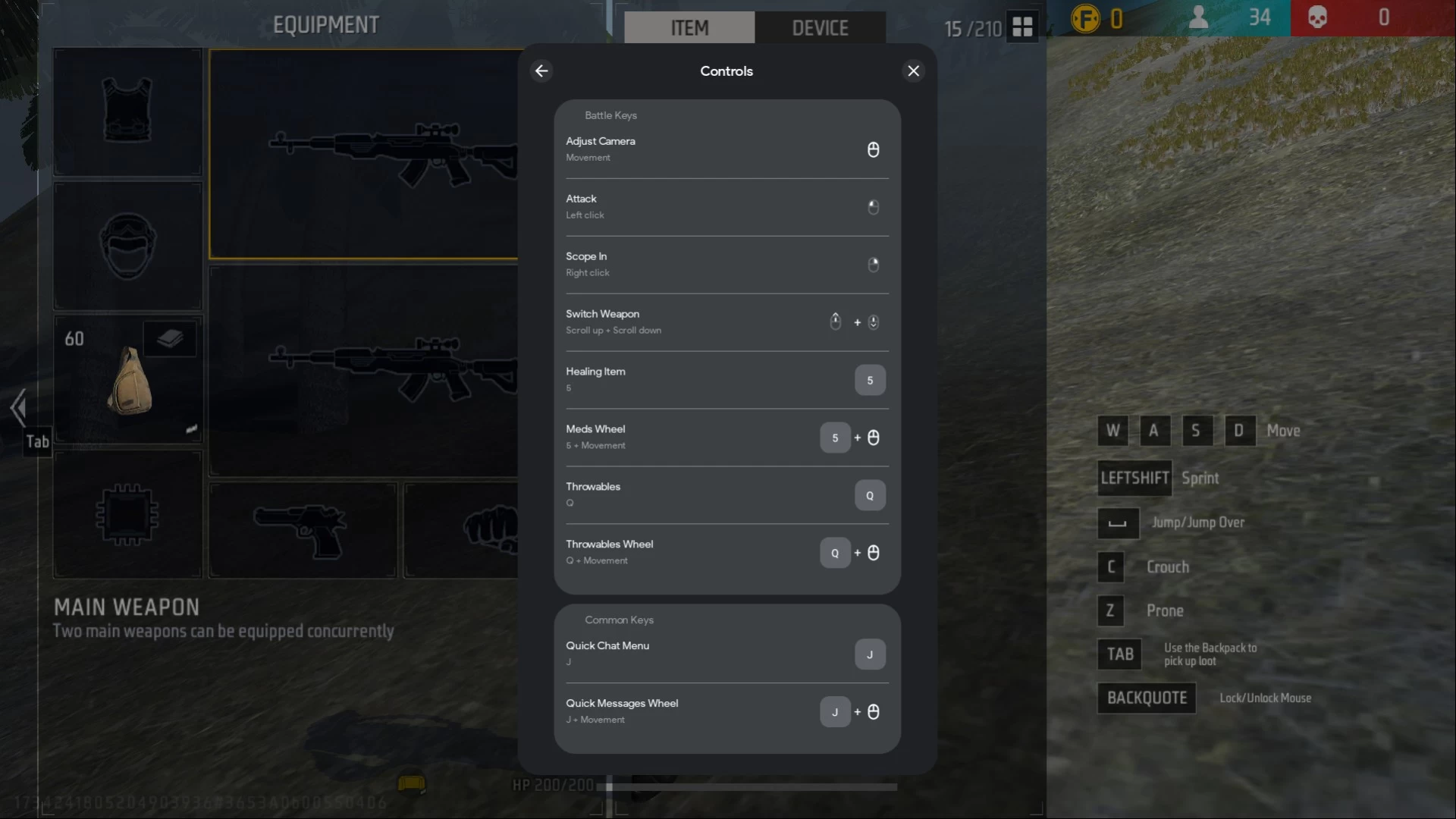
Task: Open the DEVICE tab
Action: 820,28
